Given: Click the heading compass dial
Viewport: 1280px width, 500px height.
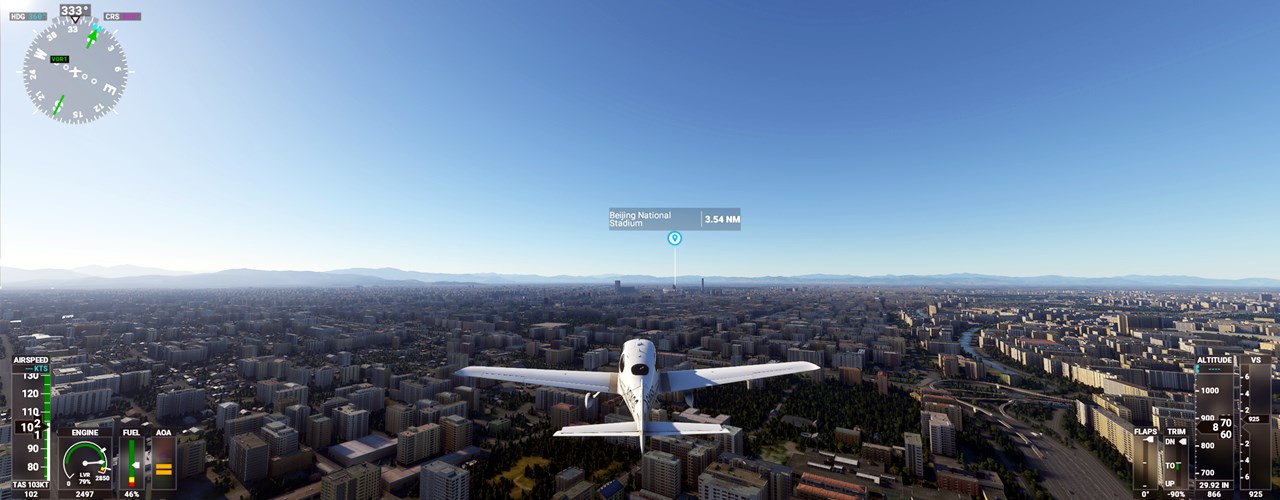Looking at the screenshot, I should 75,69.
